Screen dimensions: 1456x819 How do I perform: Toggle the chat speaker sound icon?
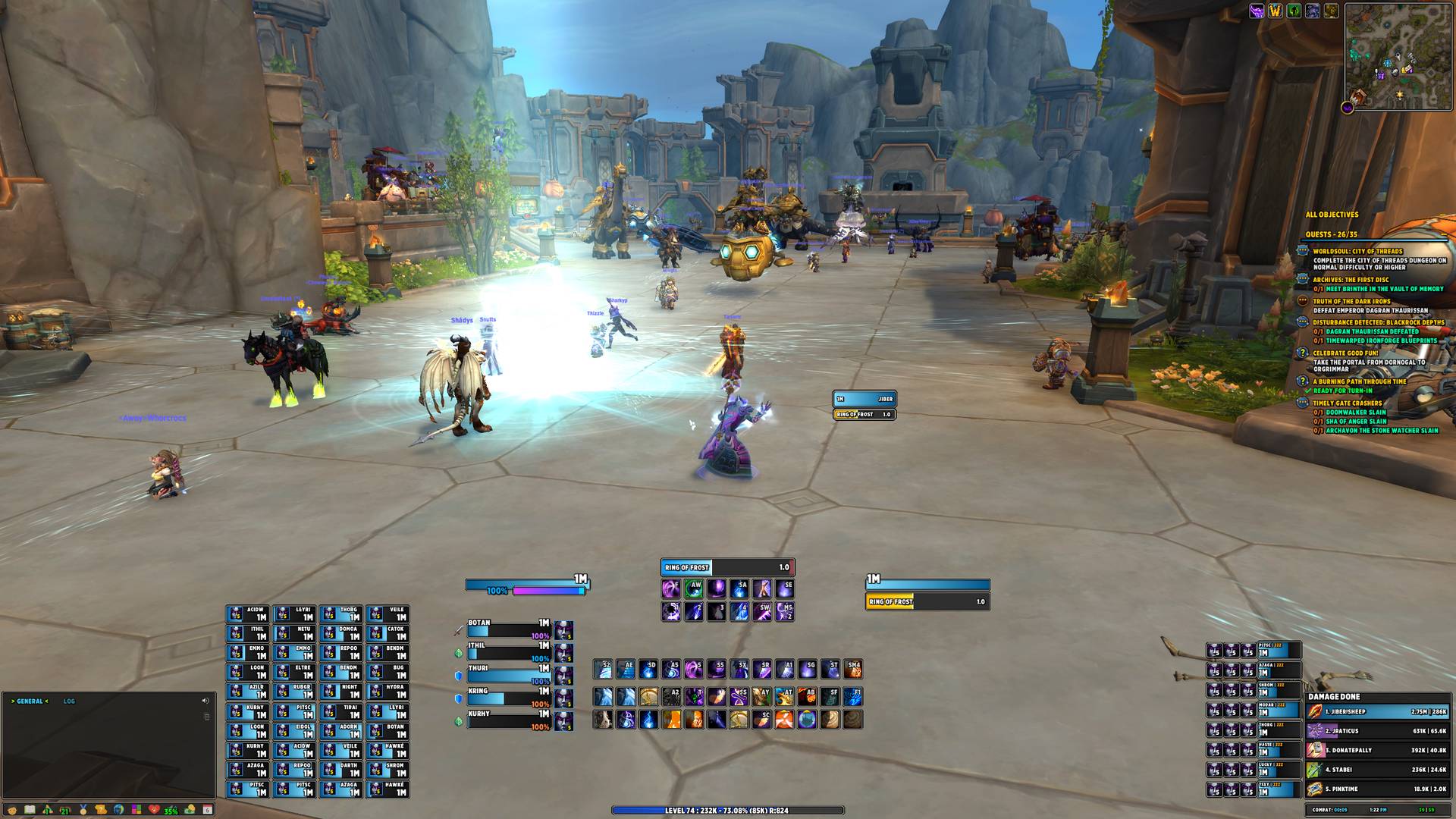coord(205,701)
